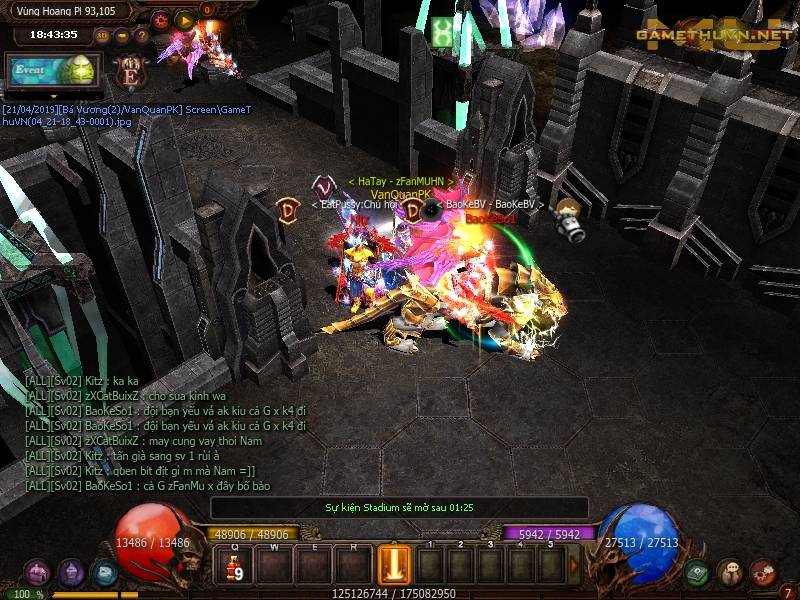The height and width of the screenshot is (600, 800).
Task: Collapse the Event panel with the yellow arrow
Action: coord(52,95)
